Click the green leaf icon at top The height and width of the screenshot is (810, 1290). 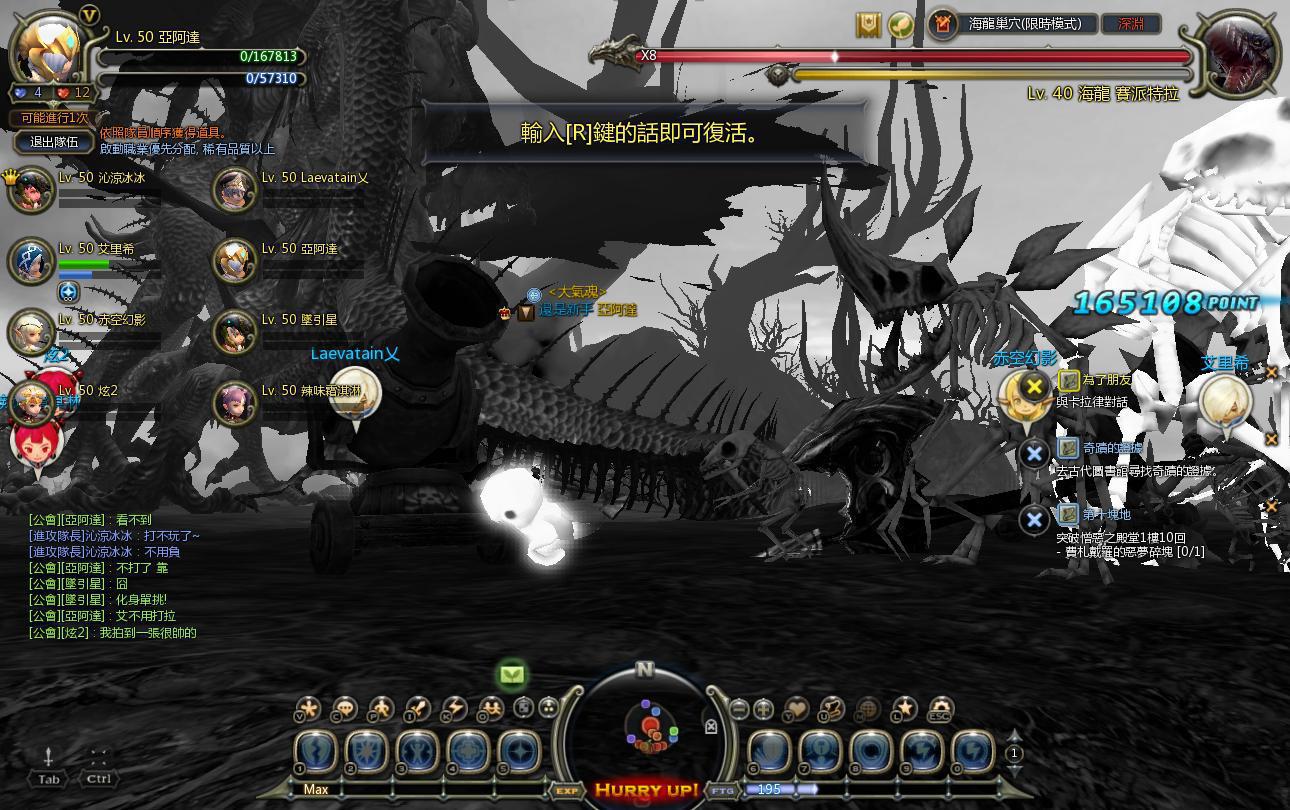click(901, 25)
